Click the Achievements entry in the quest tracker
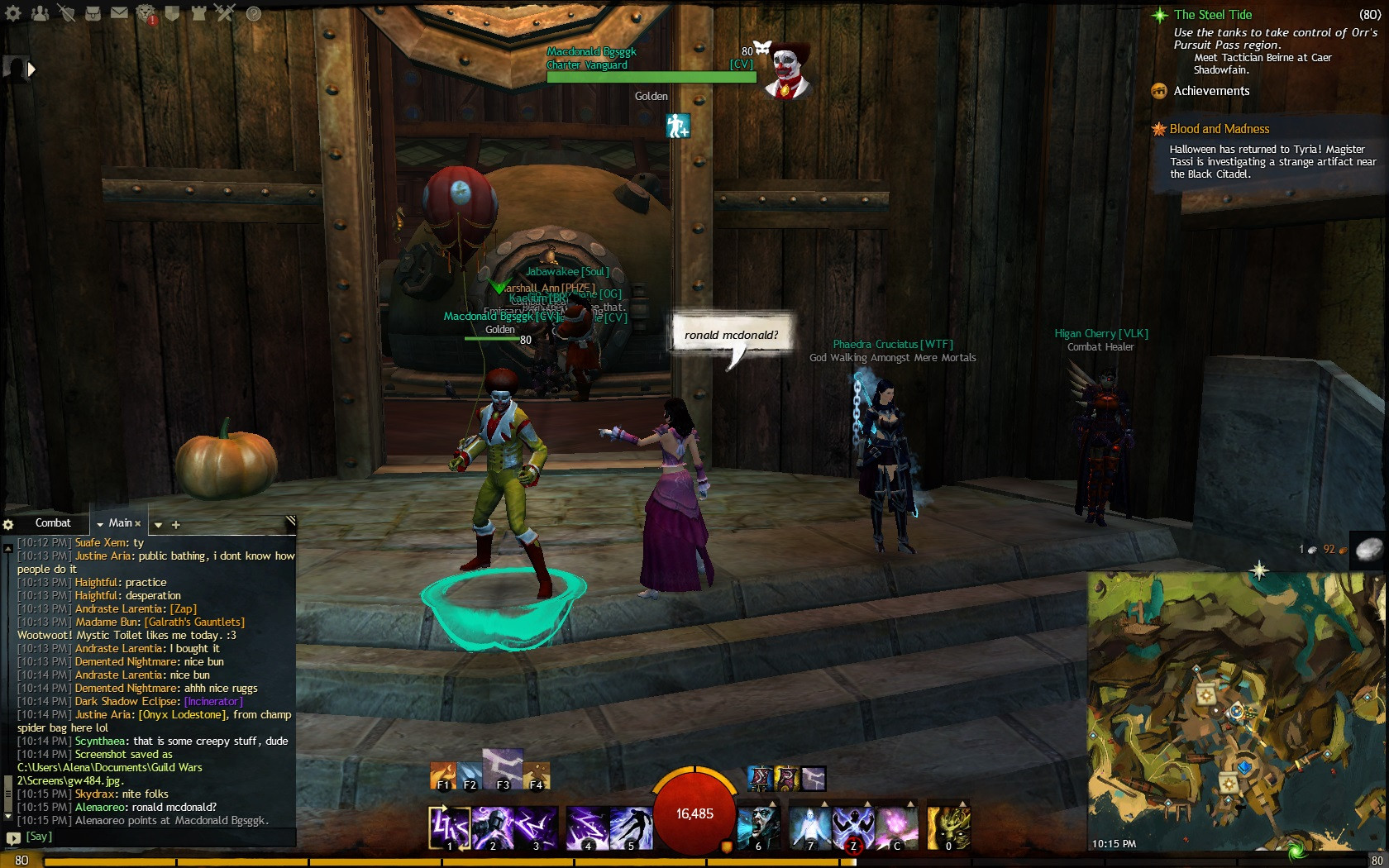This screenshot has width=1389, height=868. click(x=1210, y=91)
